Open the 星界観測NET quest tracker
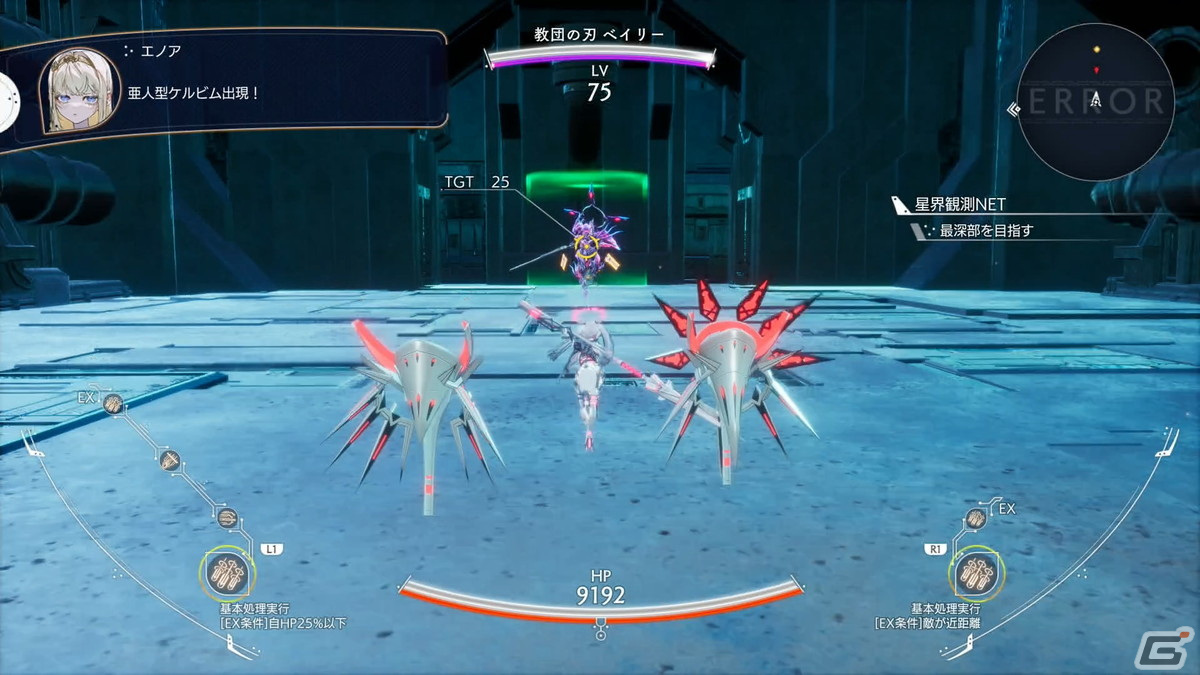This screenshot has width=1200, height=675. coord(960,205)
